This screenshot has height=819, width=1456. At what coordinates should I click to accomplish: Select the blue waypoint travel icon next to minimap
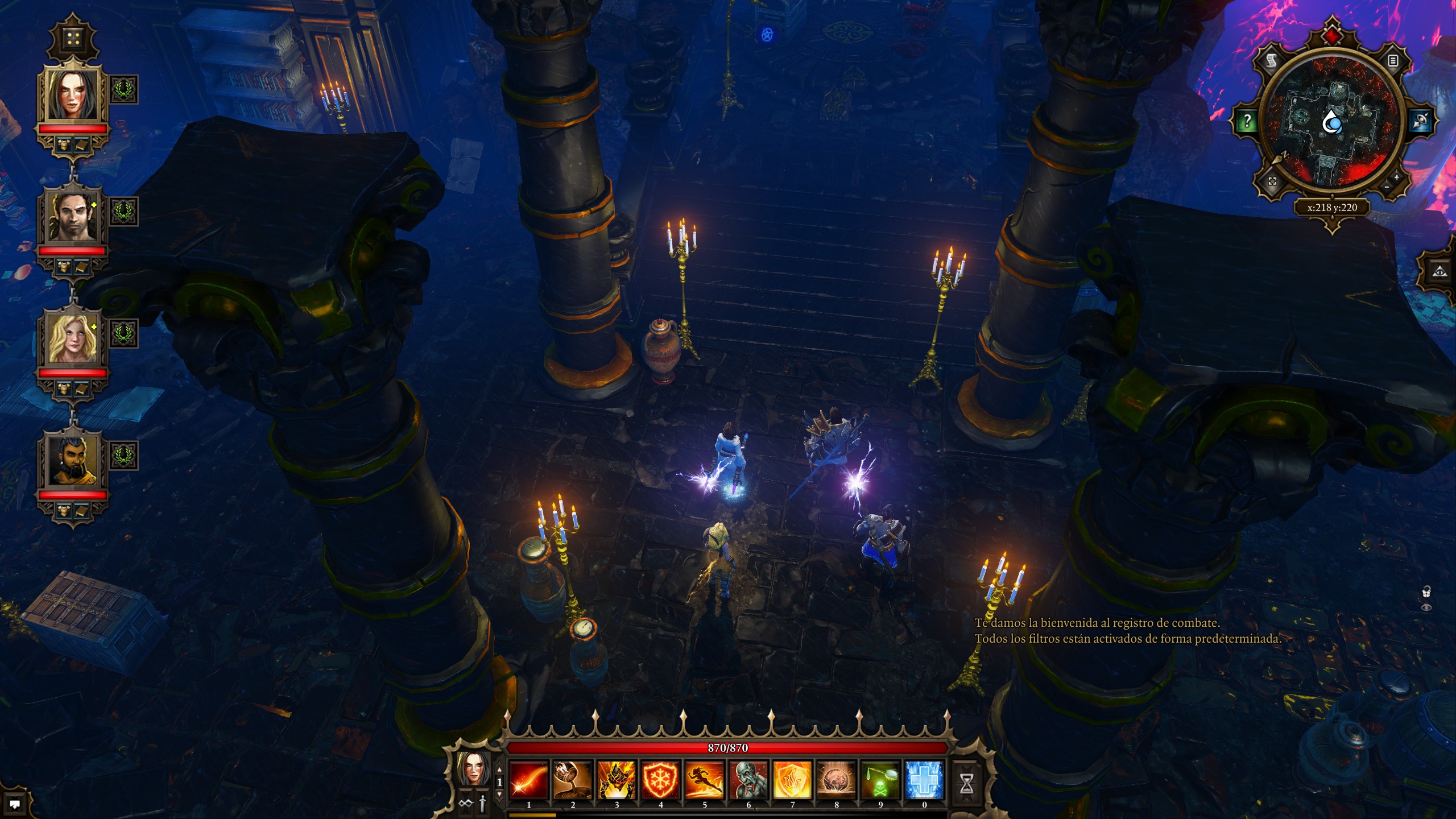pos(1421,119)
